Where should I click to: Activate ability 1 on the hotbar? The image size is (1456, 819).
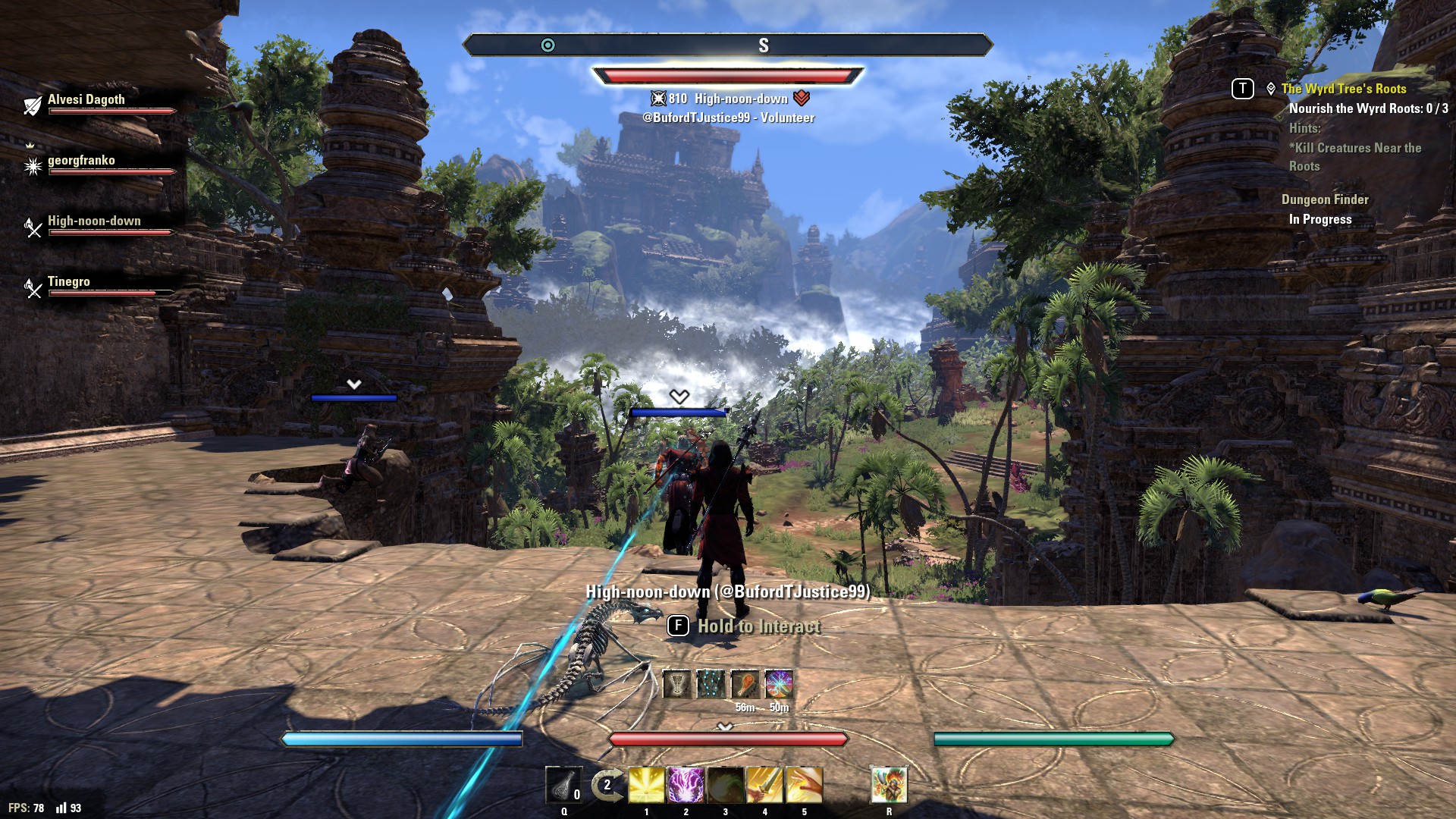[x=646, y=785]
